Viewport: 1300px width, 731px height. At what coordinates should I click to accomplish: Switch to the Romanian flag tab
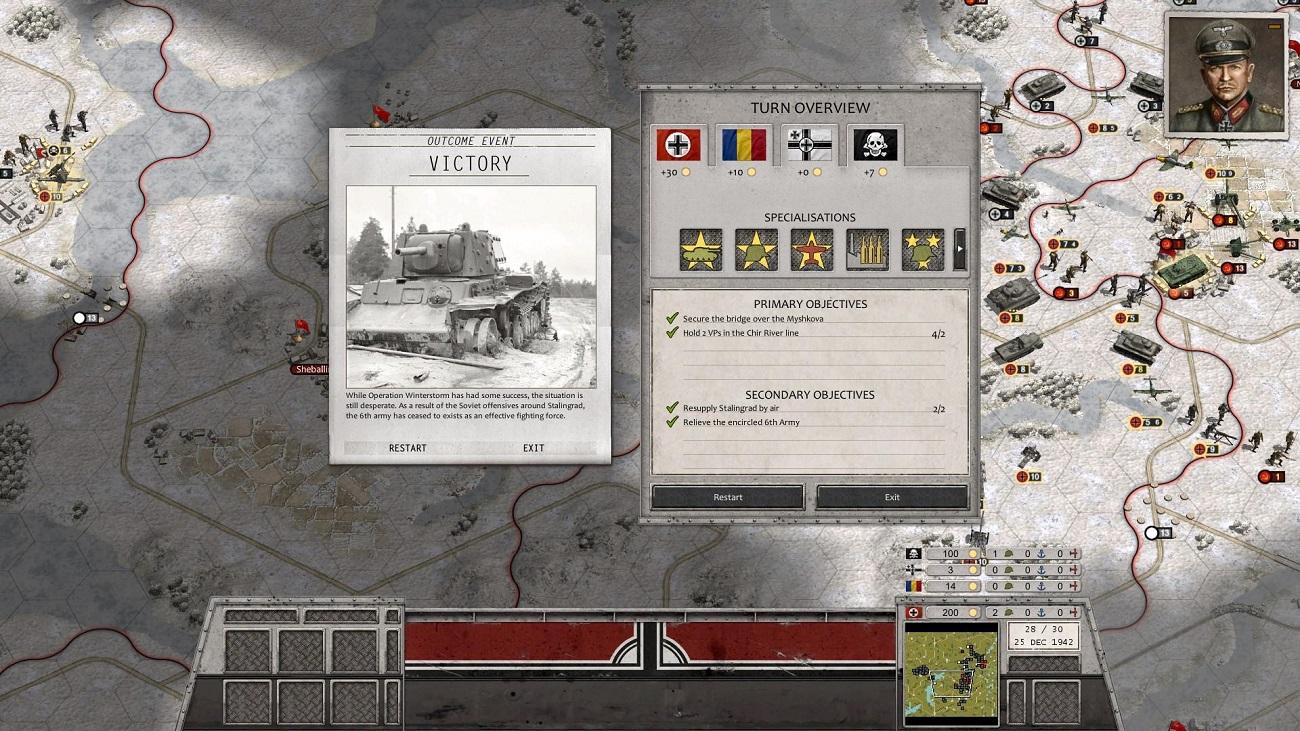coord(743,146)
